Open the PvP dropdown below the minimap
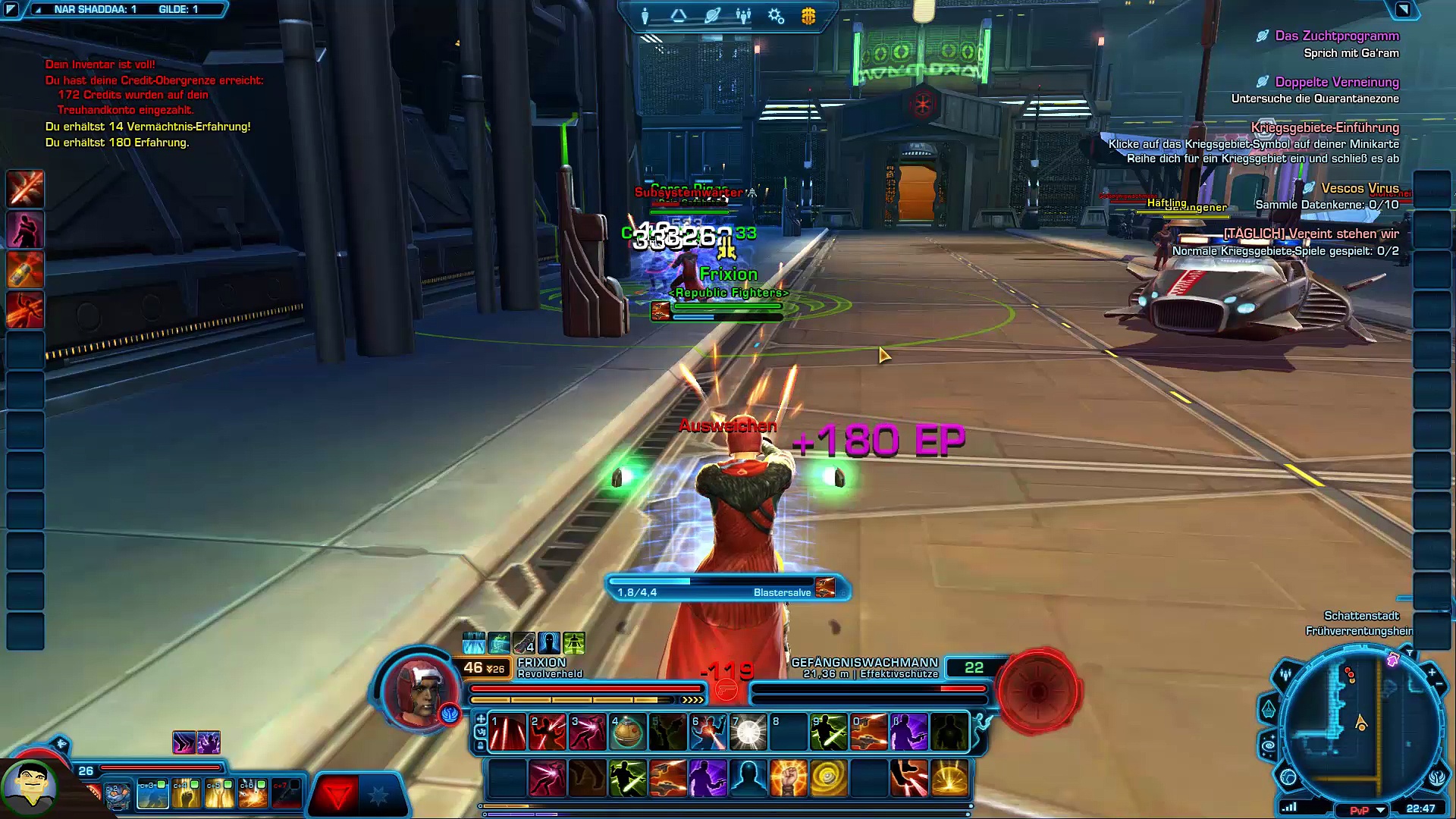The width and height of the screenshot is (1456, 819). [1381, 810]
